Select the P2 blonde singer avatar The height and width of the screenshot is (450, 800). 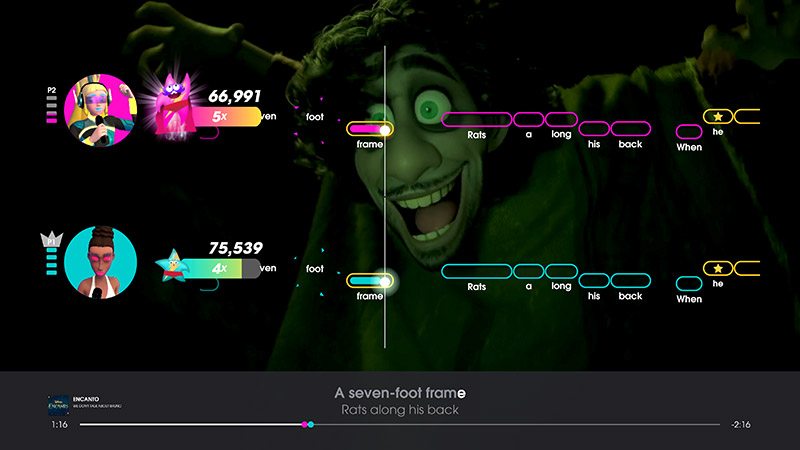point(101,109)
